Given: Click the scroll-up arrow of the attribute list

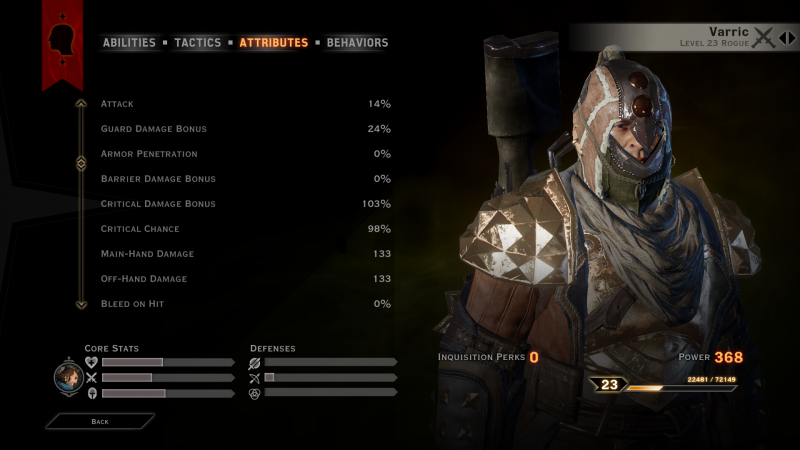Looking at the screenshot, I should click(81, 103).
